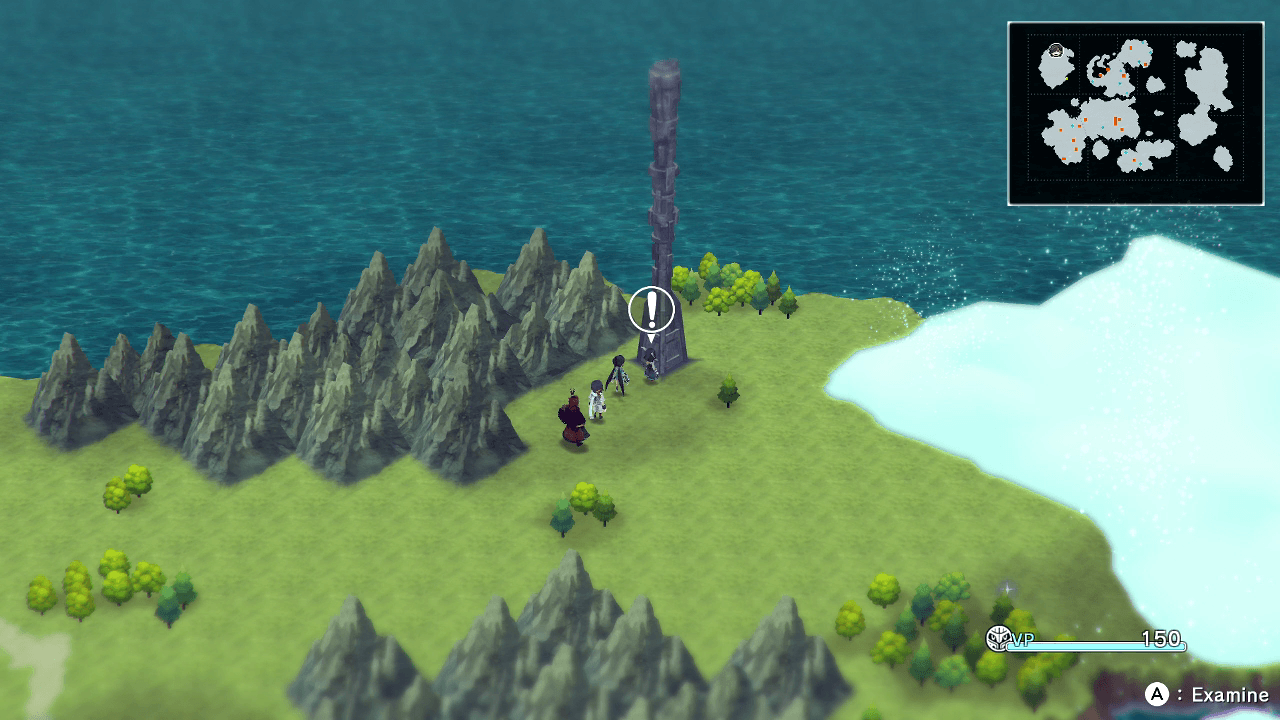Click the VP emblem icon near the gauge
Screen dimensions: 1280x720
tap(997, 639)
